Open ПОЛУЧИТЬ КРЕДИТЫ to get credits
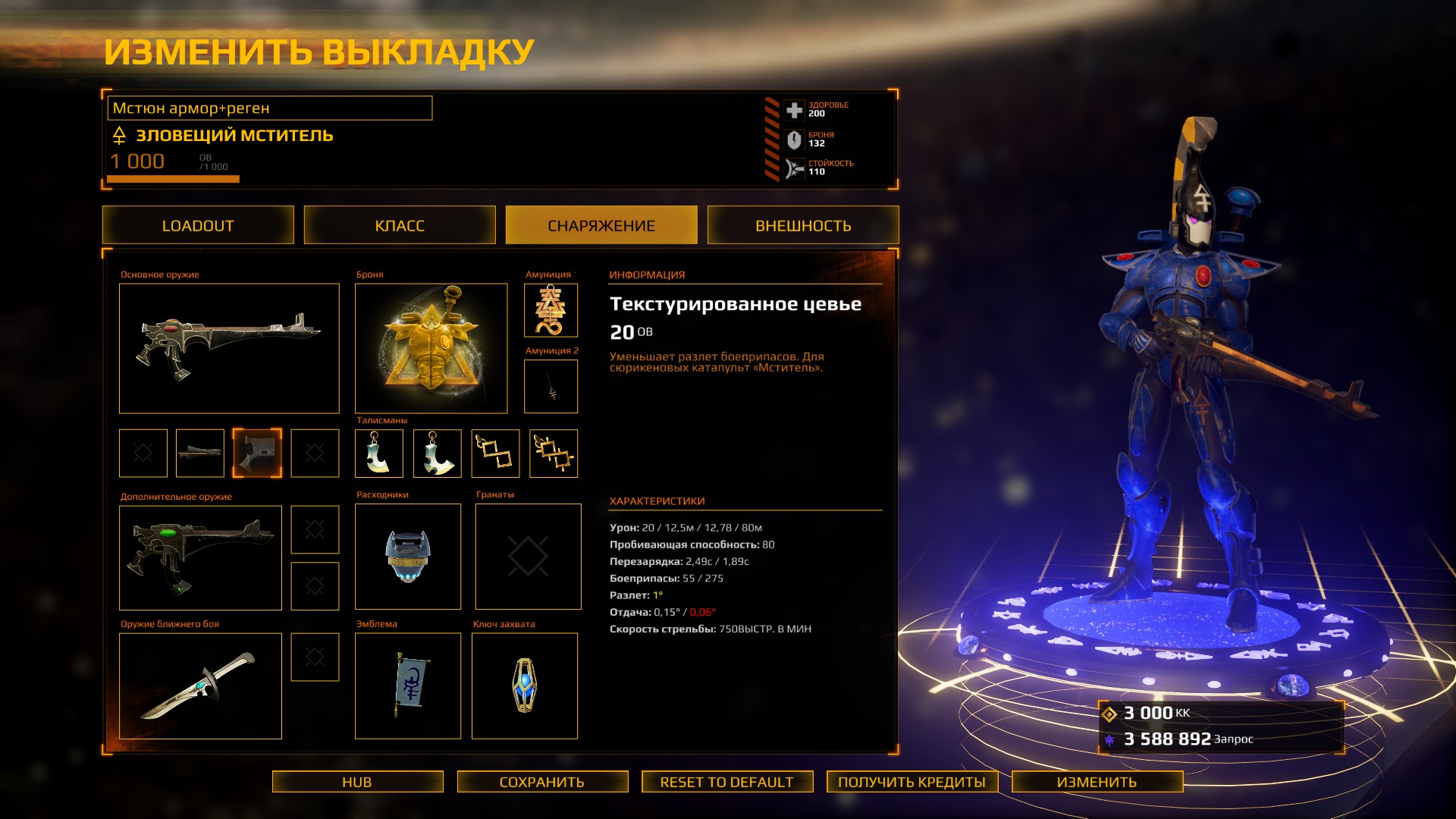 [912, 782]
